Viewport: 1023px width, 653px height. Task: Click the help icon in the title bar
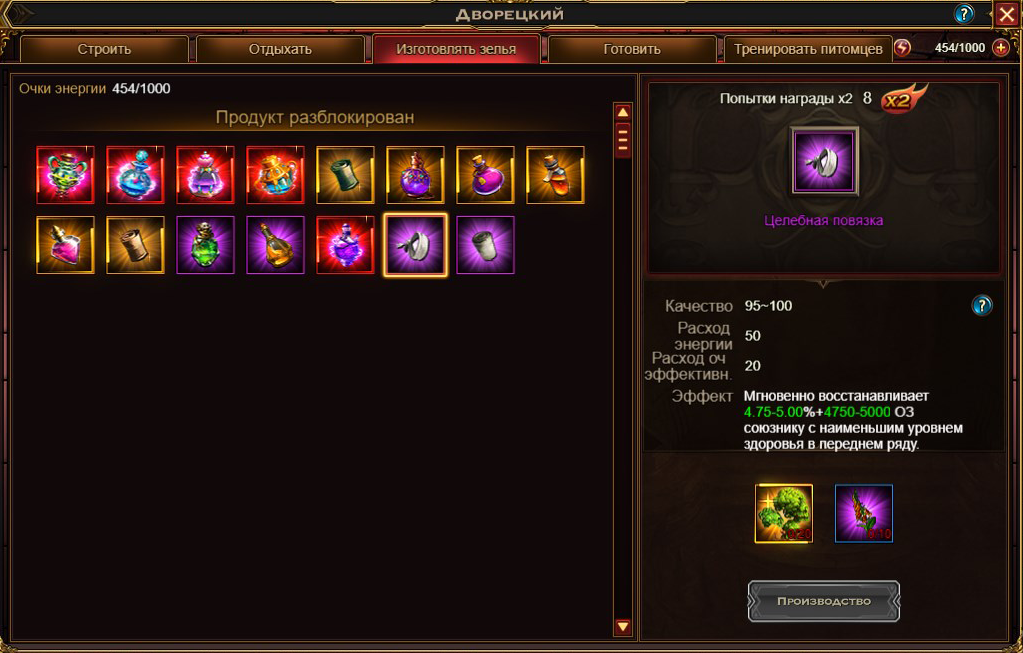[964, 14]
